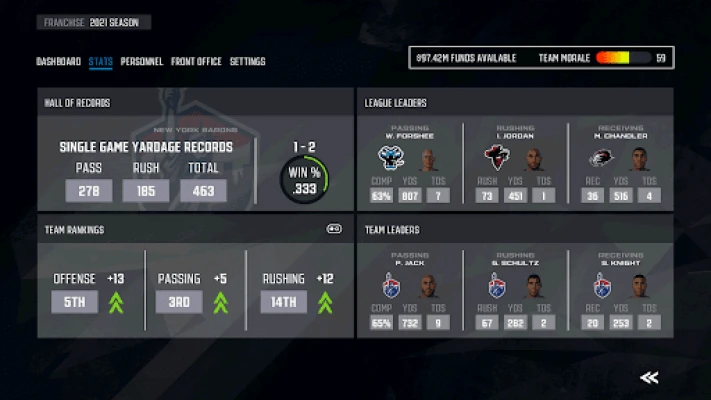Click the double-arrow back button

pos(649,377)
